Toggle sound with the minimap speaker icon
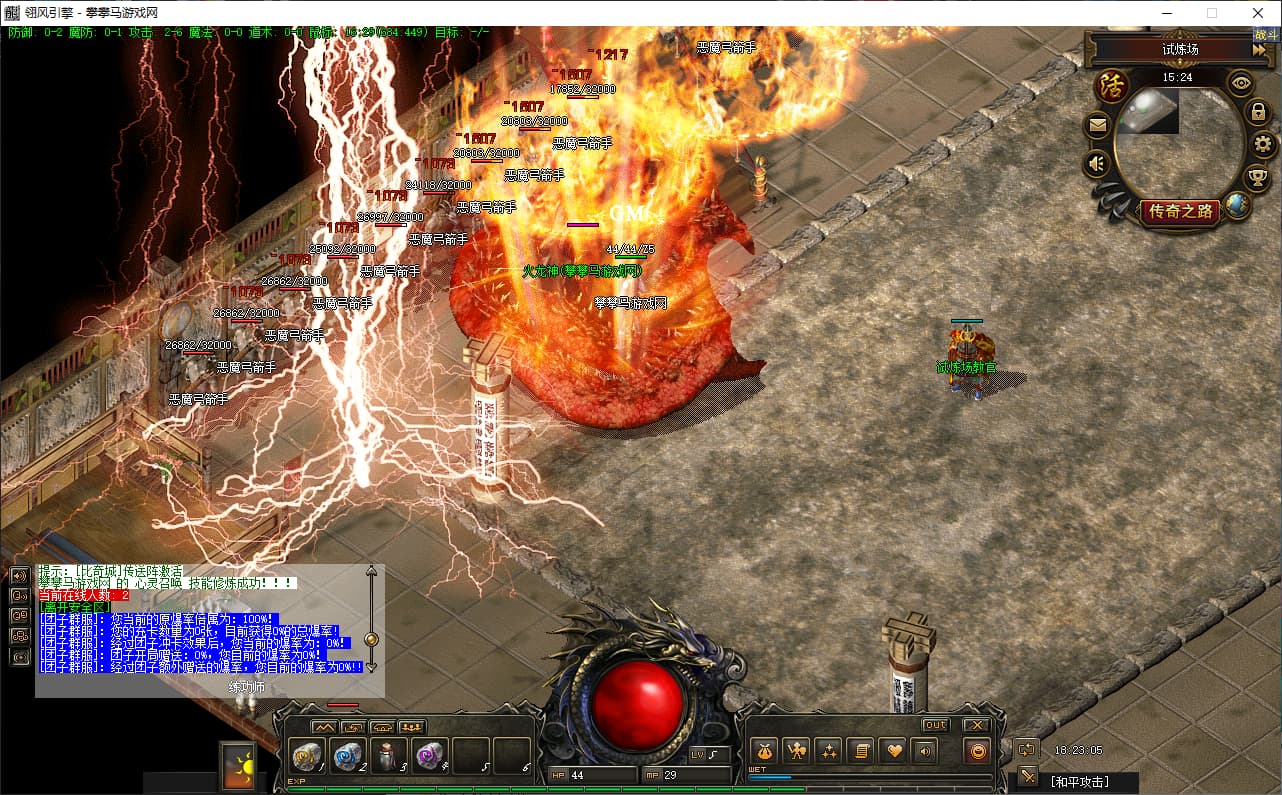The width and height of the screenshot is (1282, 795). (1099, 162)
